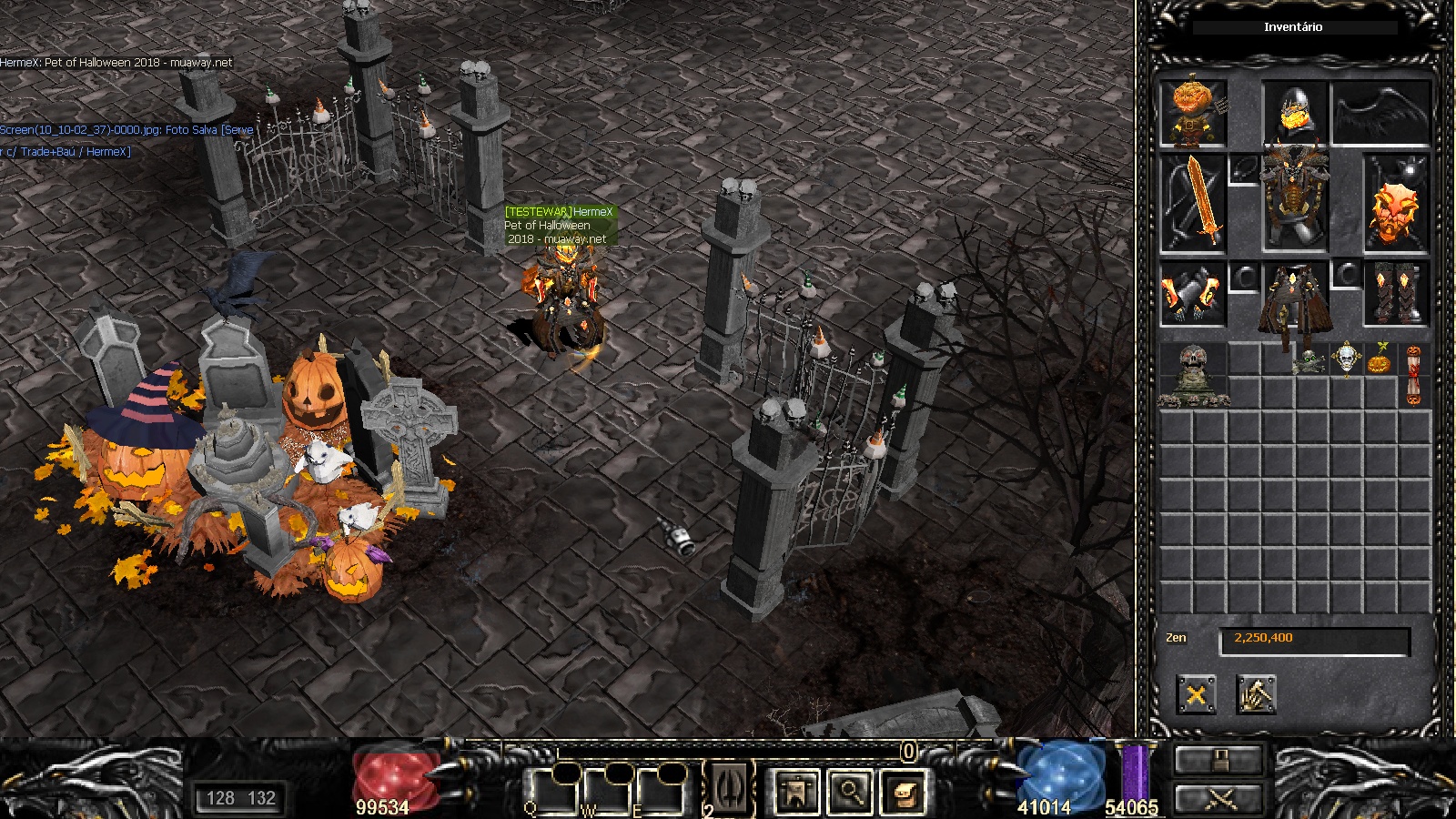Select the equipped flaming helmet slot
1456x819 pixels.
[x=1293, y=111]
